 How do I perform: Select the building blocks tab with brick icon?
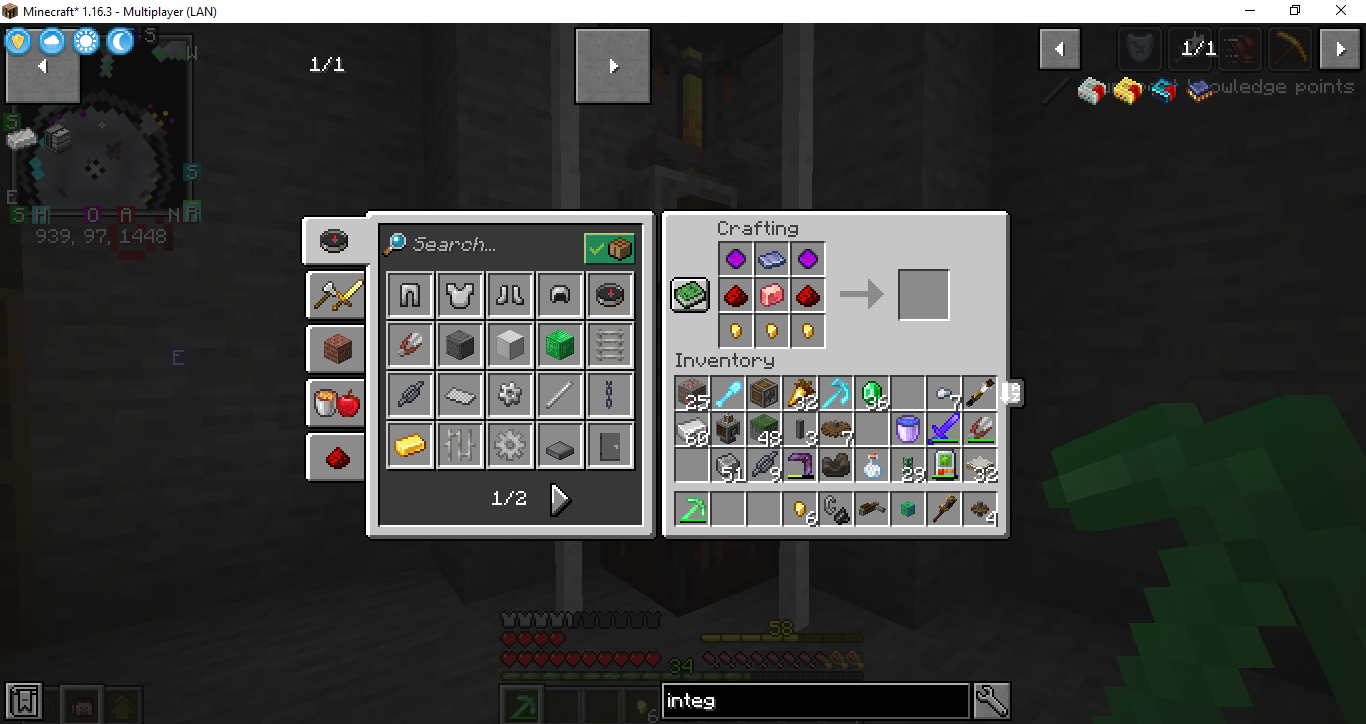335,346
